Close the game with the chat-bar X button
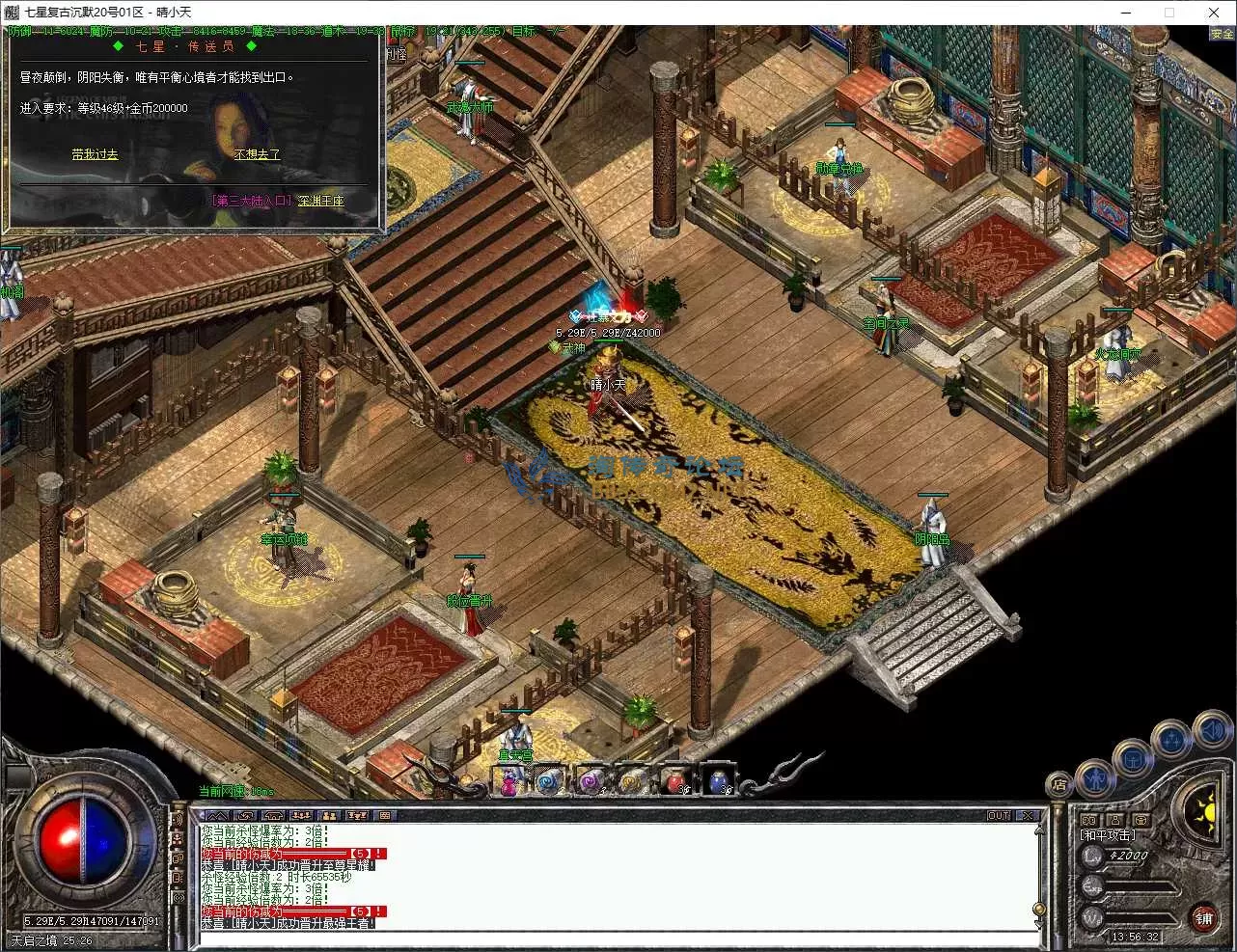 point(1028,816)
